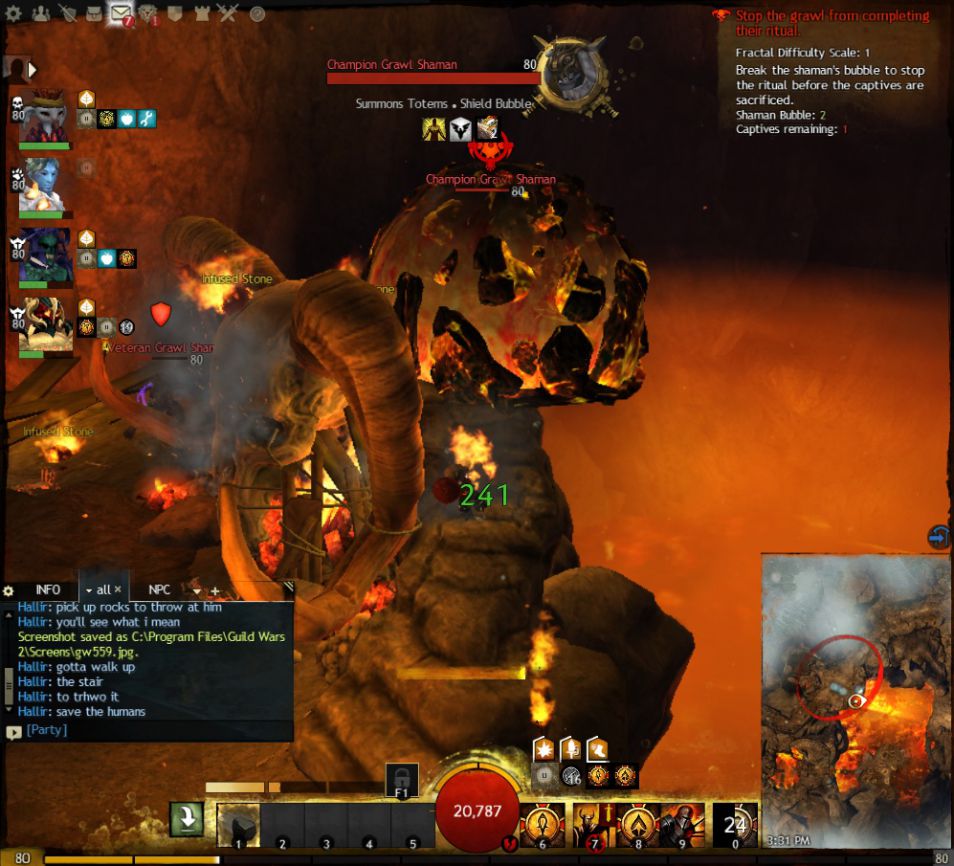Close the 'all' chat tab
The image size is (954, 866).
tap(118, 590)
